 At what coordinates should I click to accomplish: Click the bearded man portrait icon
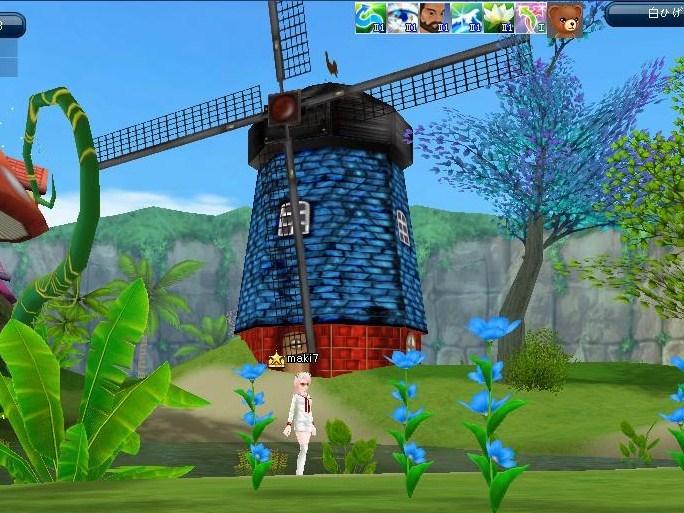click(x=434, y=18)
